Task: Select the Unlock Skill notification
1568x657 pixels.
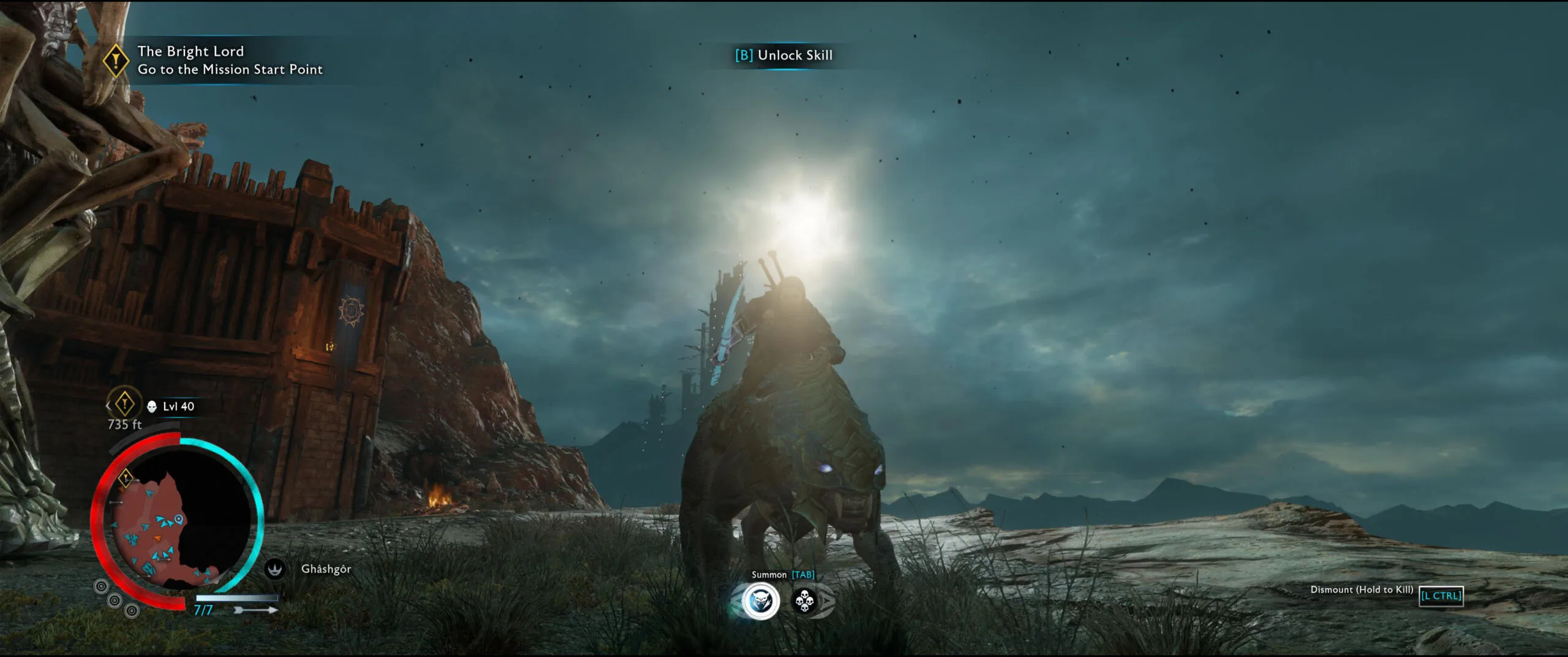Action: coord(784,55)
